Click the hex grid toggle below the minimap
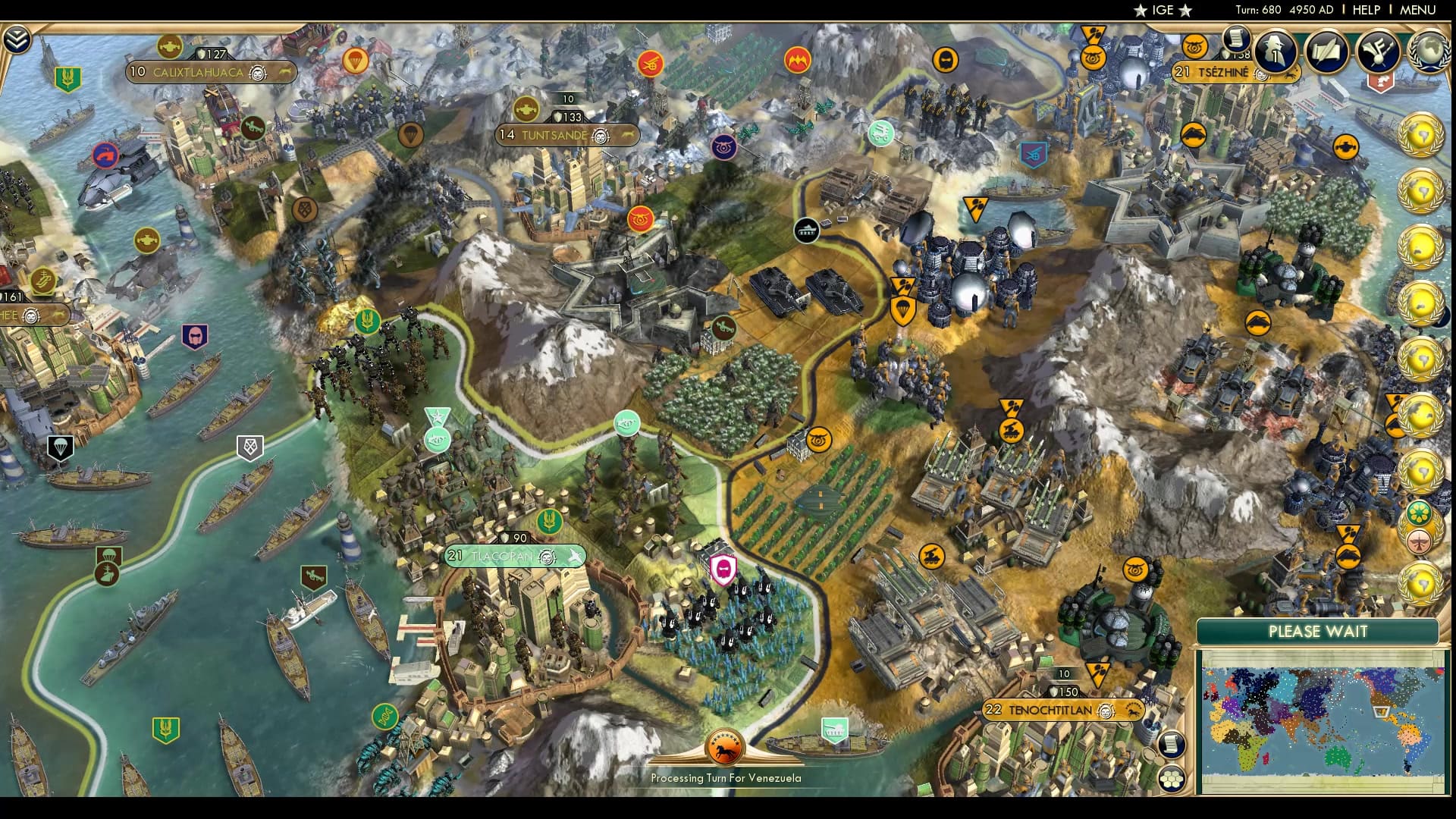 1172,779
